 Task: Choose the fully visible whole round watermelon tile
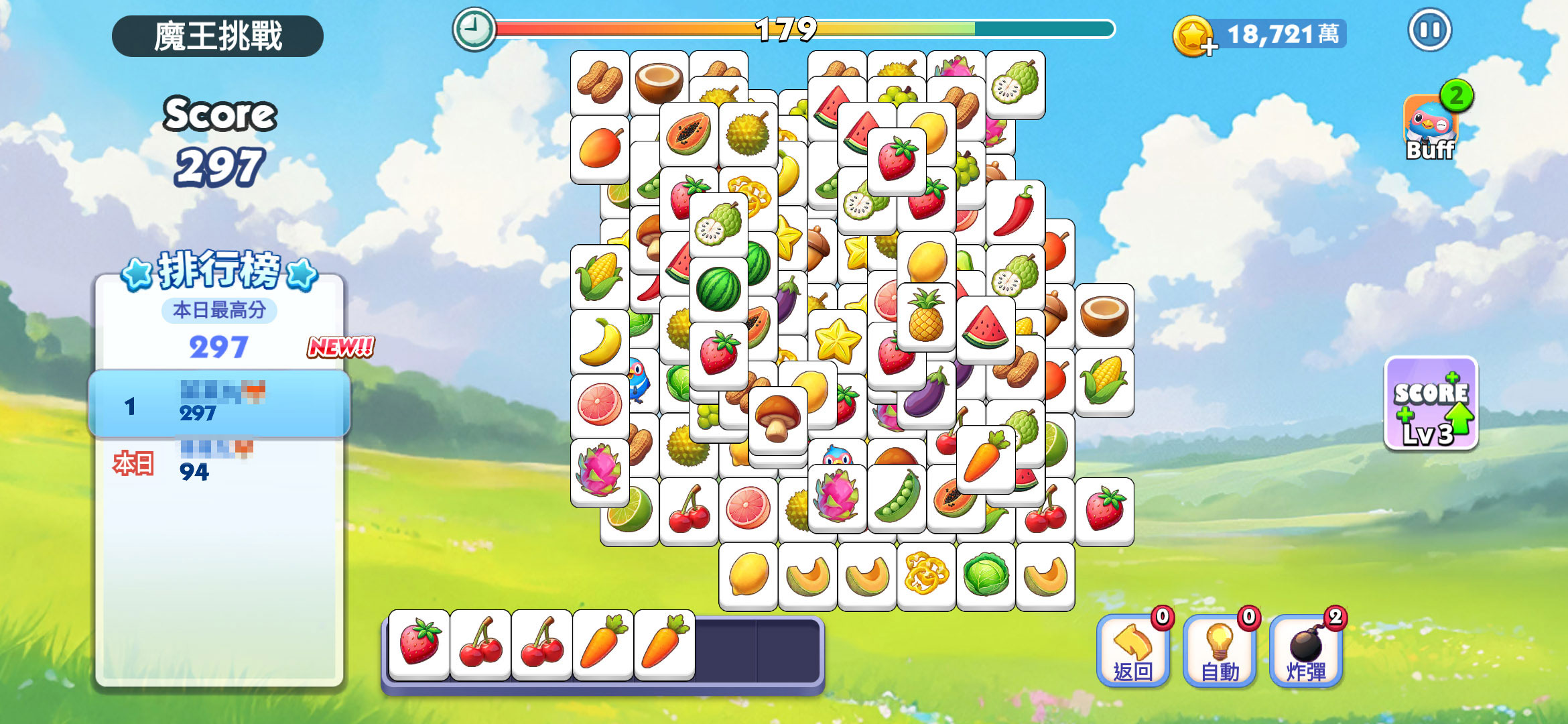[x=718, y=290]
